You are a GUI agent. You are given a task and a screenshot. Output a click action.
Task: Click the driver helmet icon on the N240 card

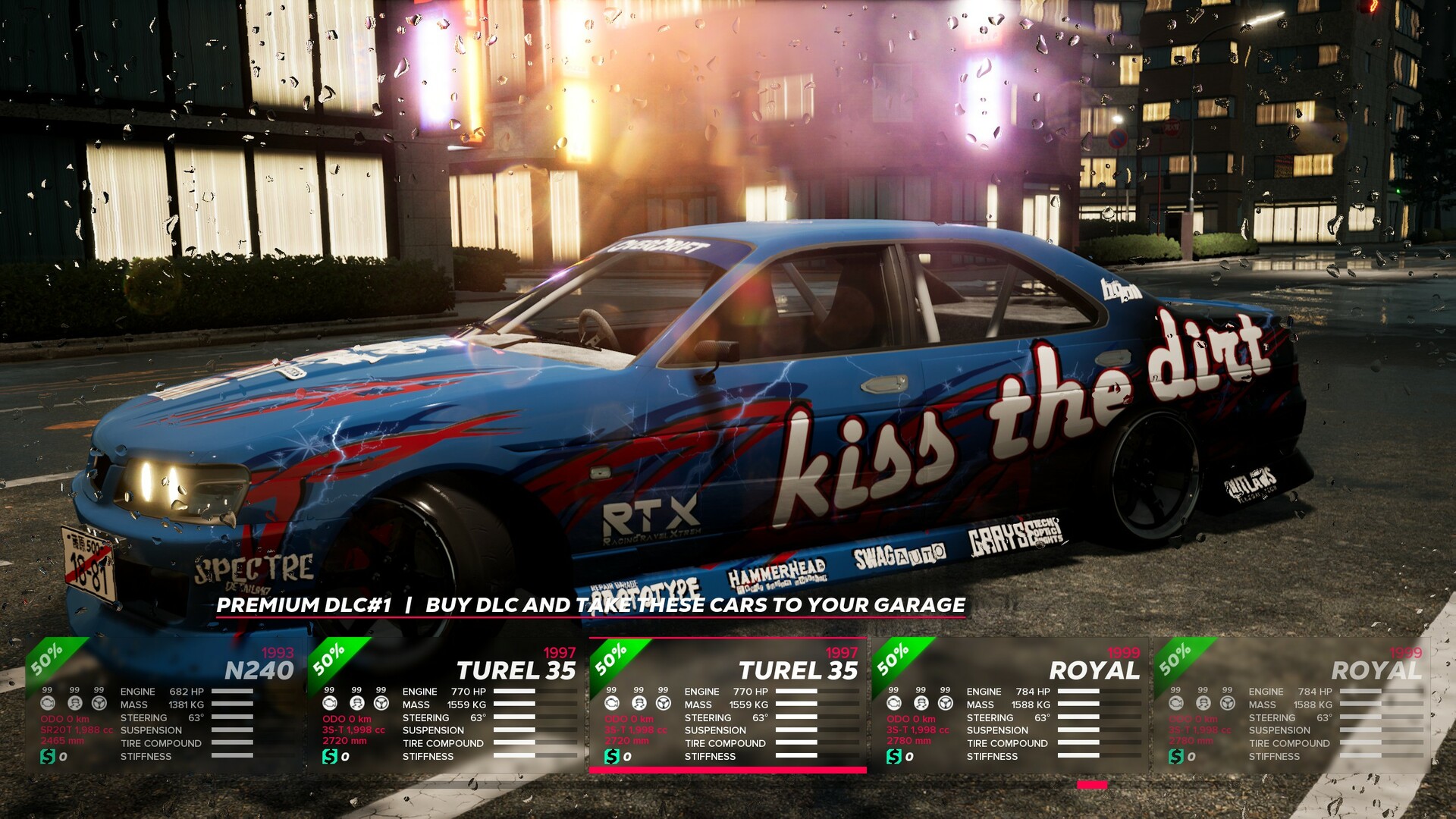[x=74, y=704]
